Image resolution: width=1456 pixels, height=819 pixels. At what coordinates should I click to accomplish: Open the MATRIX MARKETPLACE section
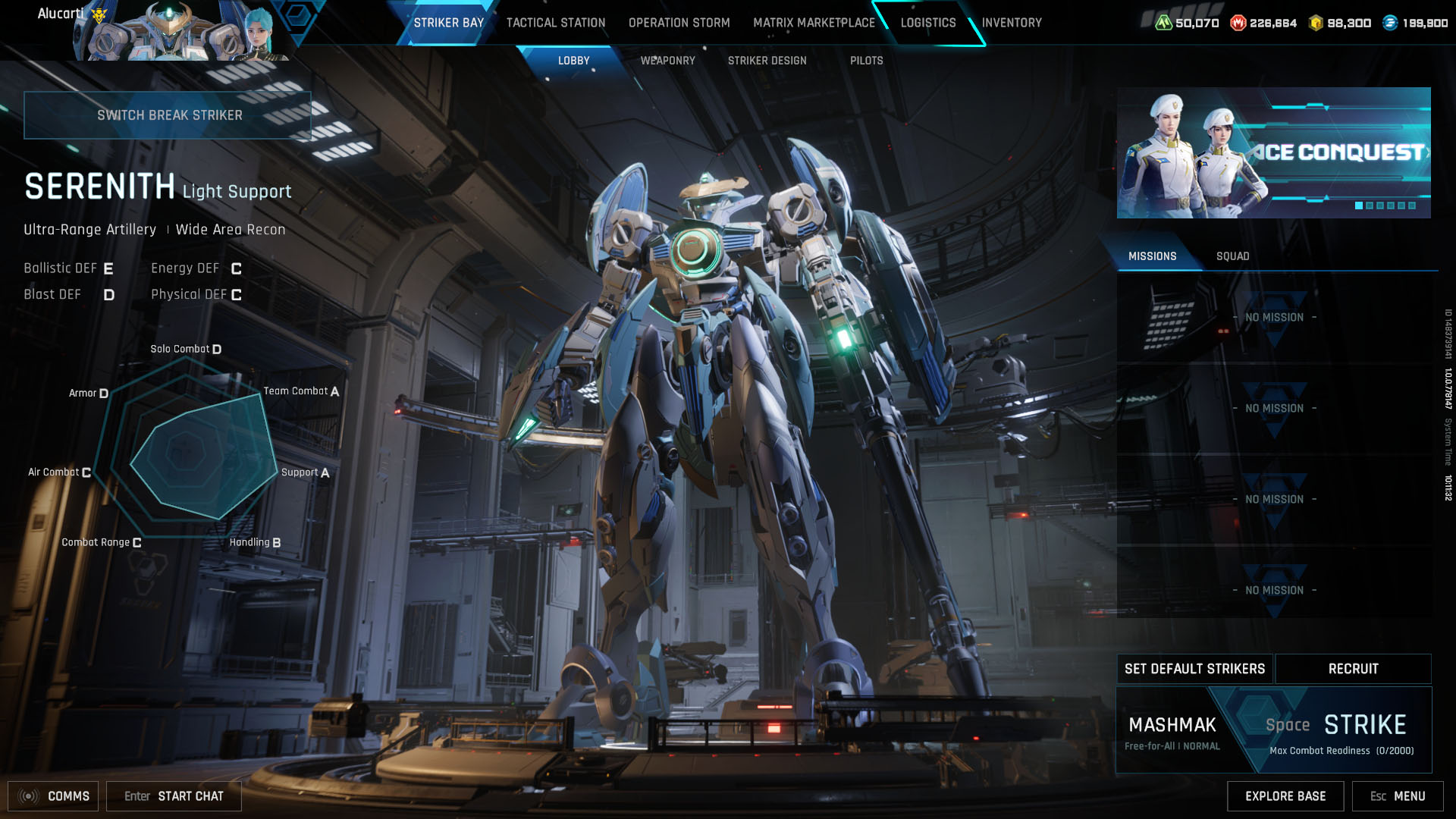814,23
